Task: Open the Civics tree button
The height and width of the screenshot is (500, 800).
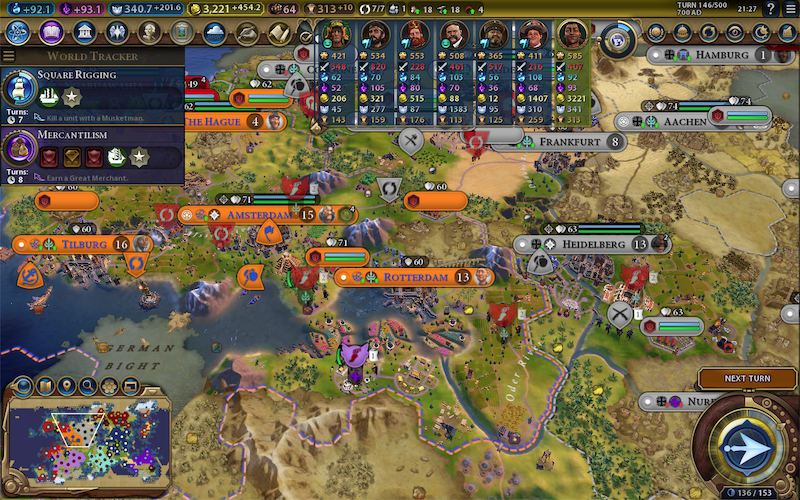Action: tap(52, 32)
